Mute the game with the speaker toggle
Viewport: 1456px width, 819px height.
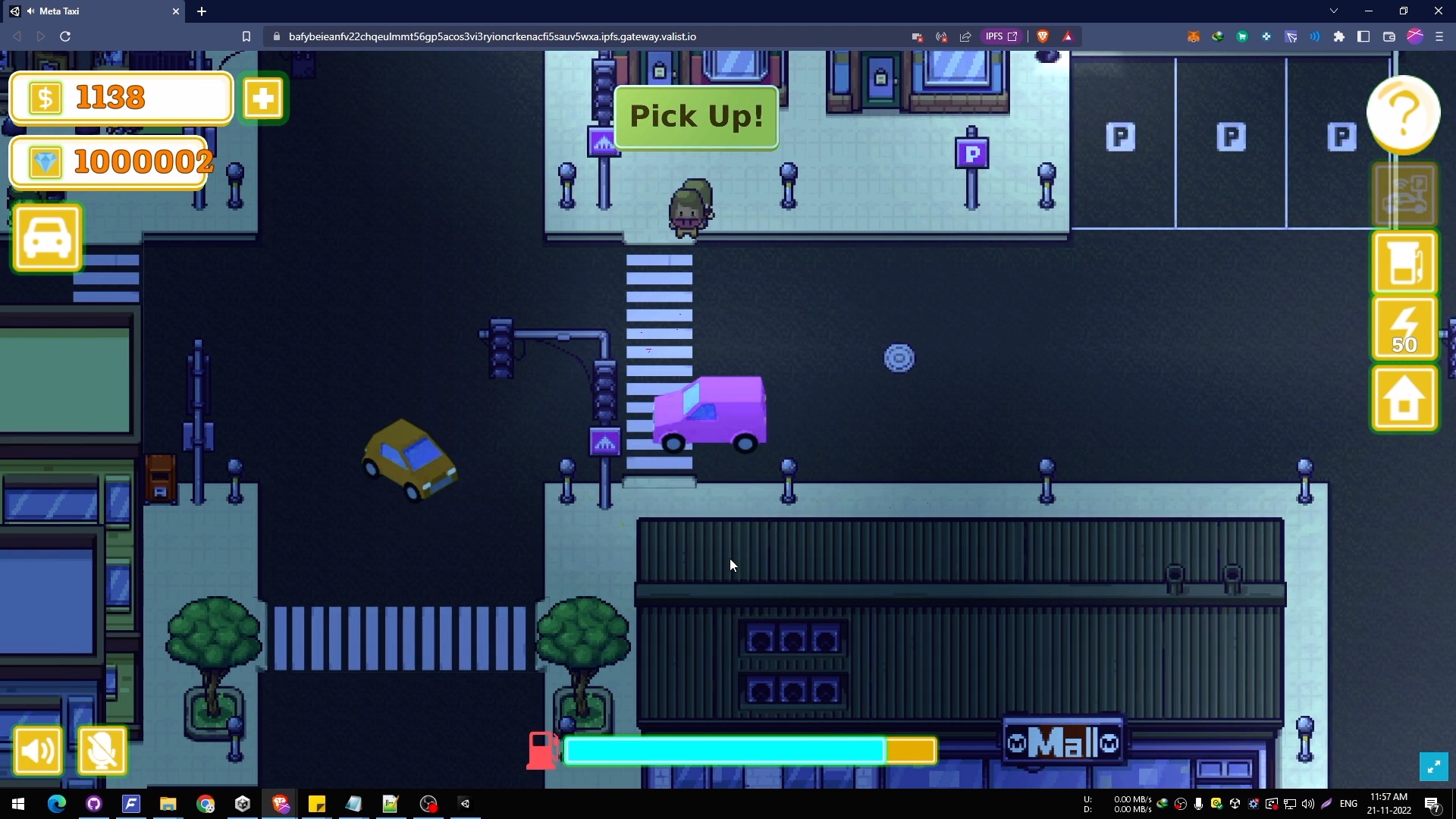point(37,751)
